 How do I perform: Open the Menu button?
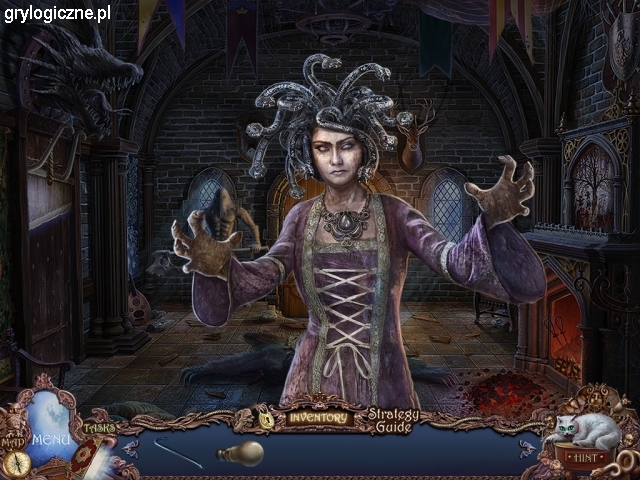point(48,438)
